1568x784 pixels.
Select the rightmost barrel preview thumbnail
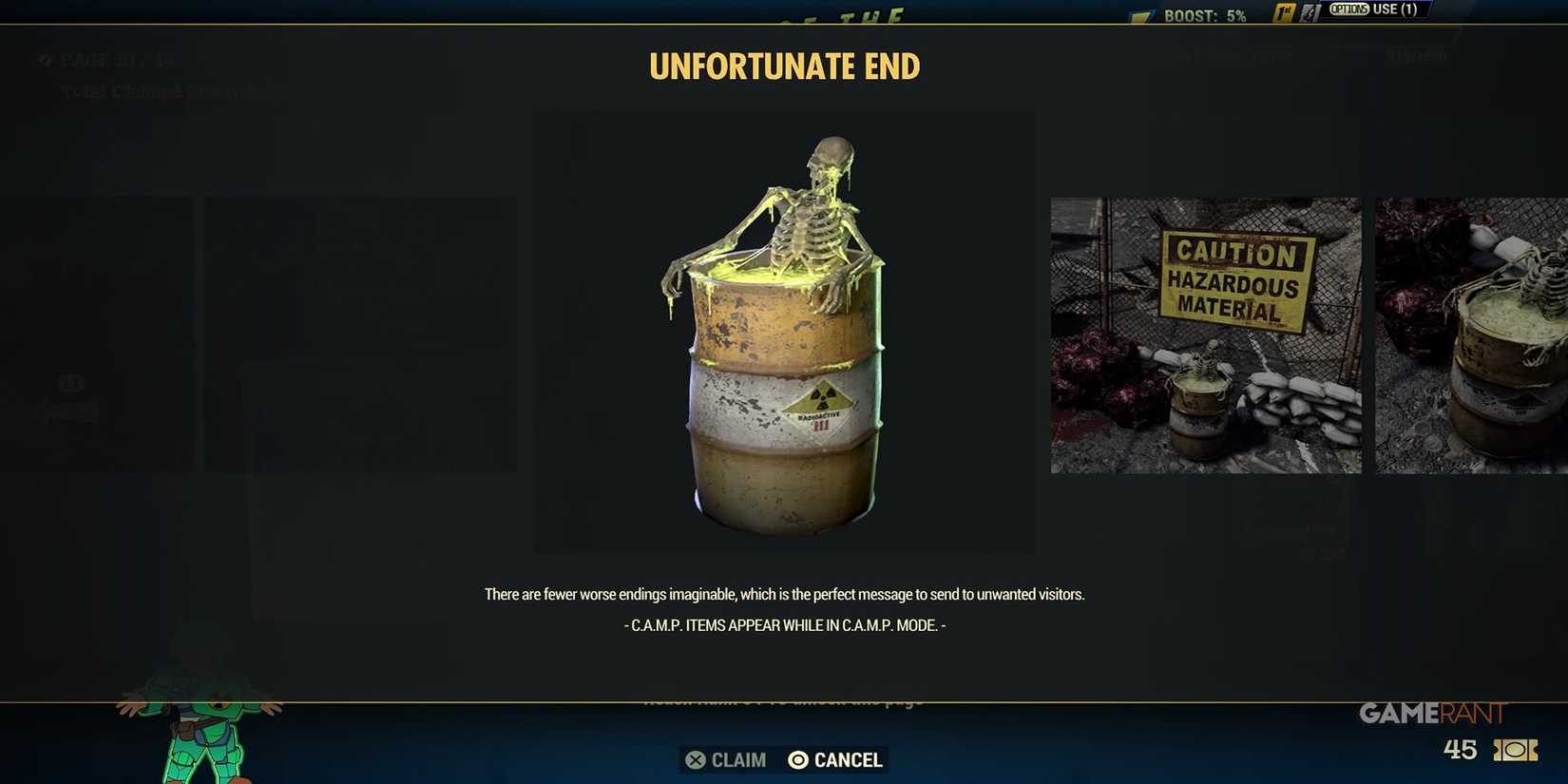pos(1471,335)
